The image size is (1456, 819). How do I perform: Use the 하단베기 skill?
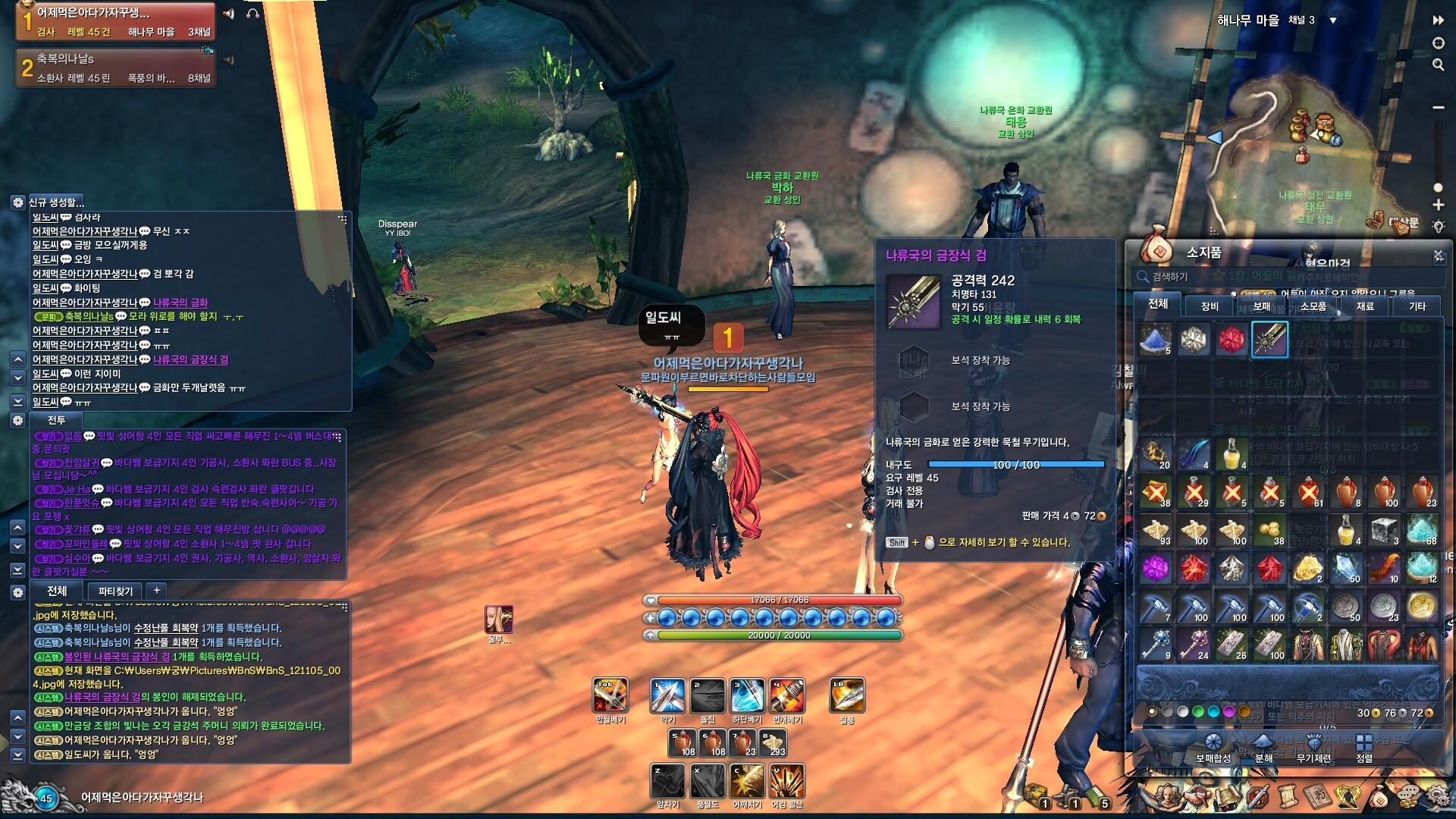747,695
